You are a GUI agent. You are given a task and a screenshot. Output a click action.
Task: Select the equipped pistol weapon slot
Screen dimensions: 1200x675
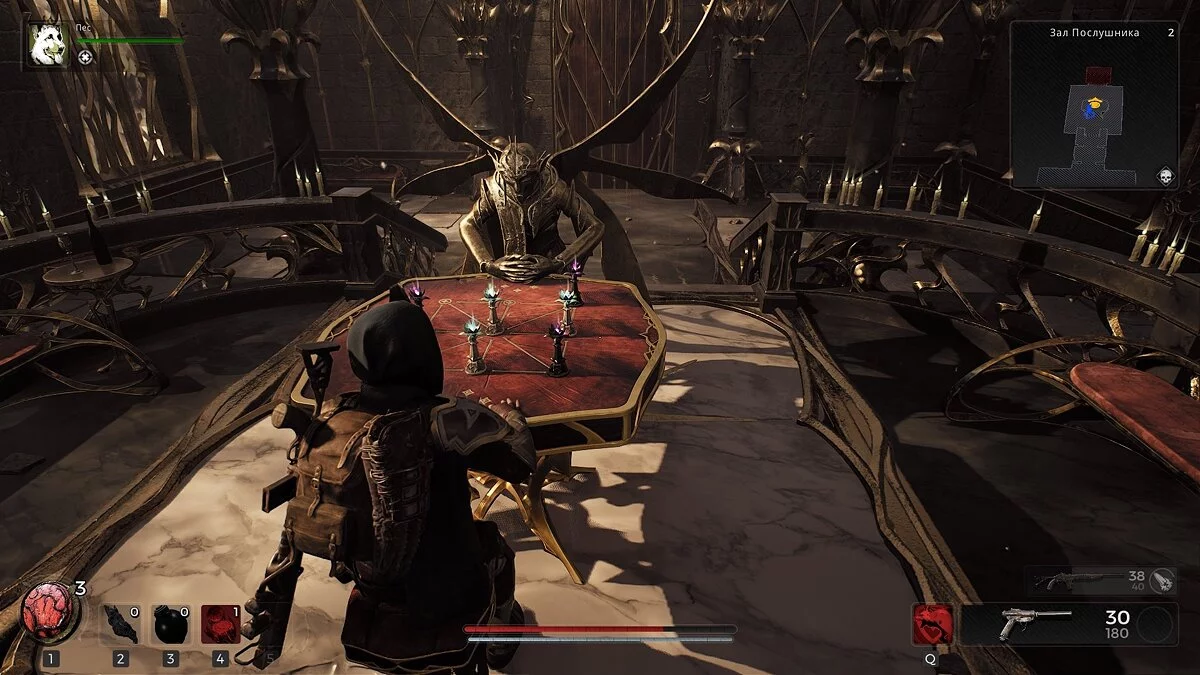pyautogui.click(x=1050, y=624)
